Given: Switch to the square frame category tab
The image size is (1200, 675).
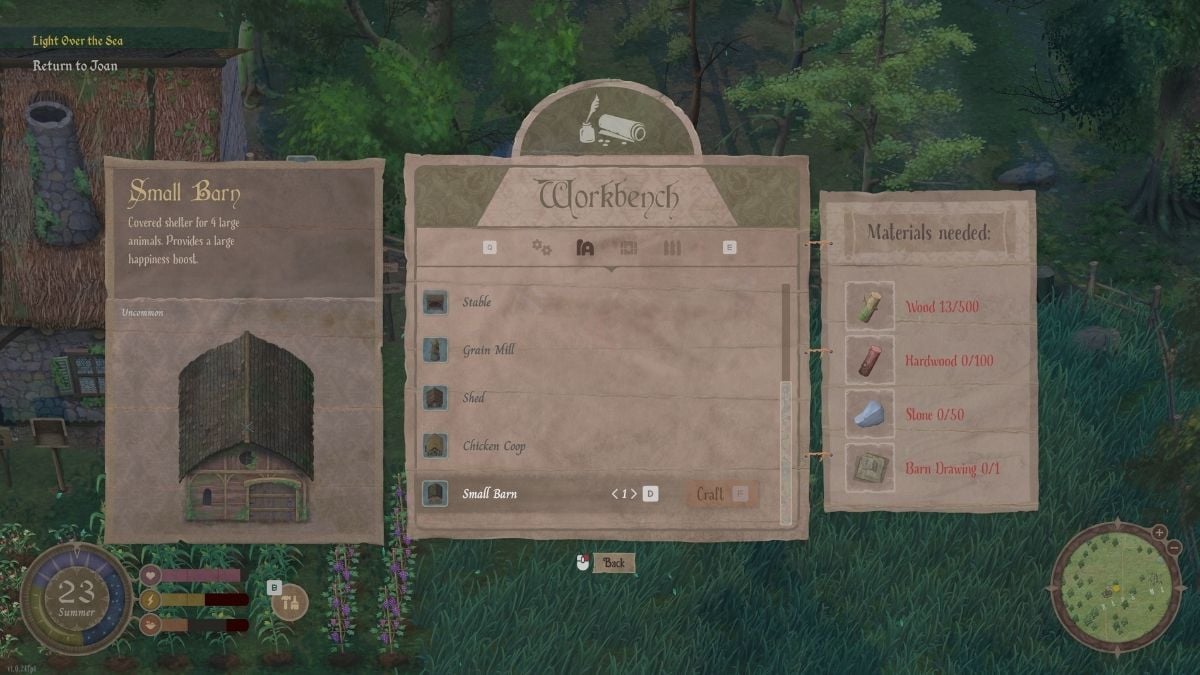Looking at the screenshot, I should [x=629, y=248].
